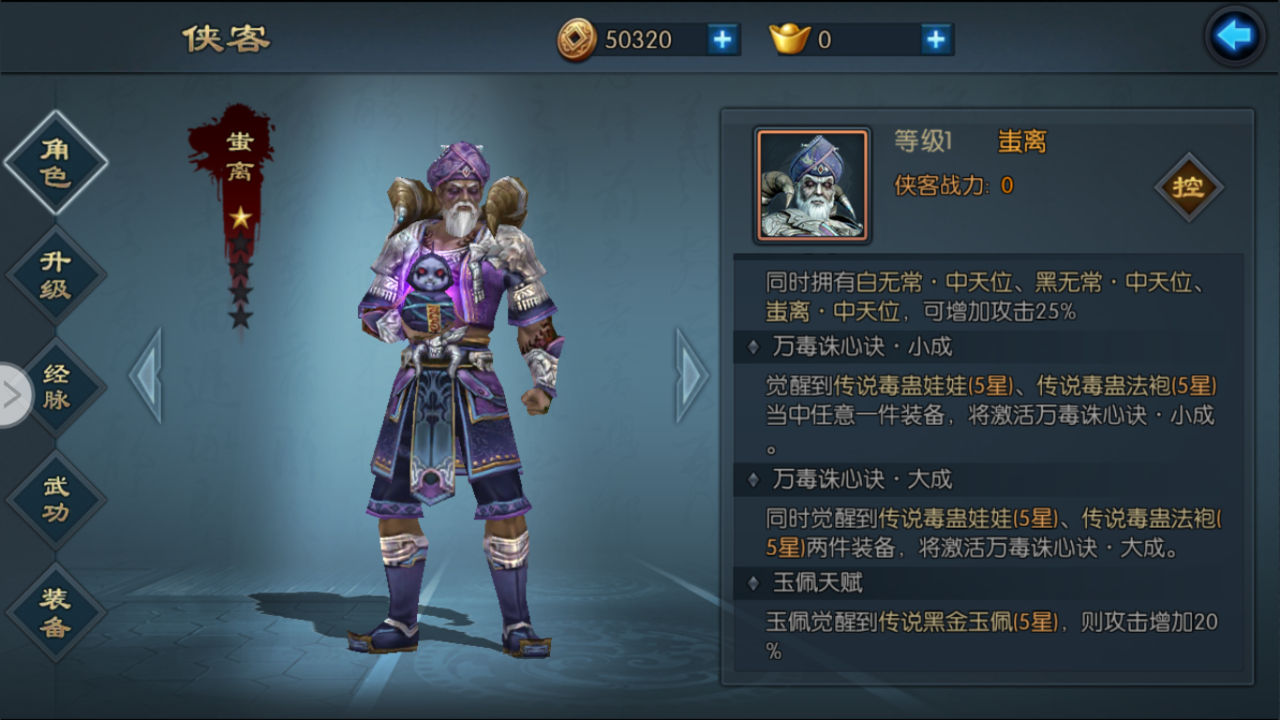
Task: View previous hero with left arrow
Action: (146, 375)
